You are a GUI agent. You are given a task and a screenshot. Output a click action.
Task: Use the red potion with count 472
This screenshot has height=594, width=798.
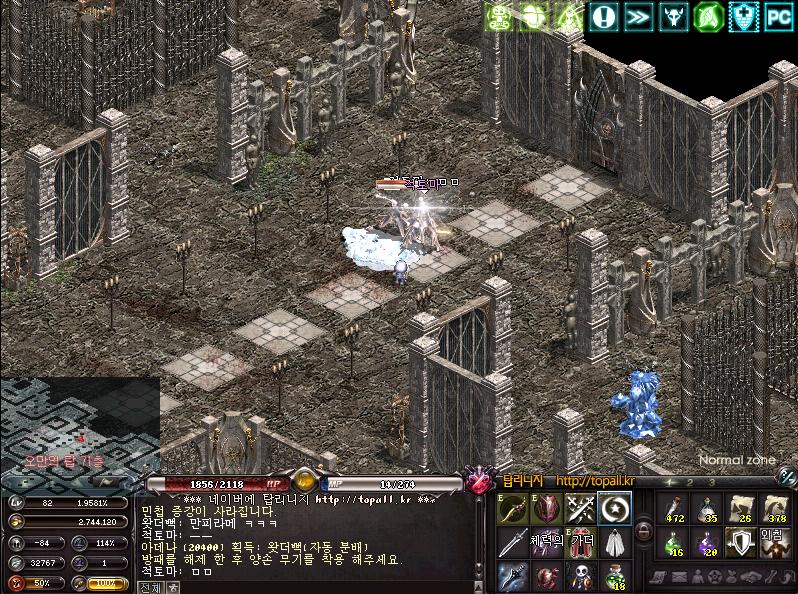coord(675,509)
